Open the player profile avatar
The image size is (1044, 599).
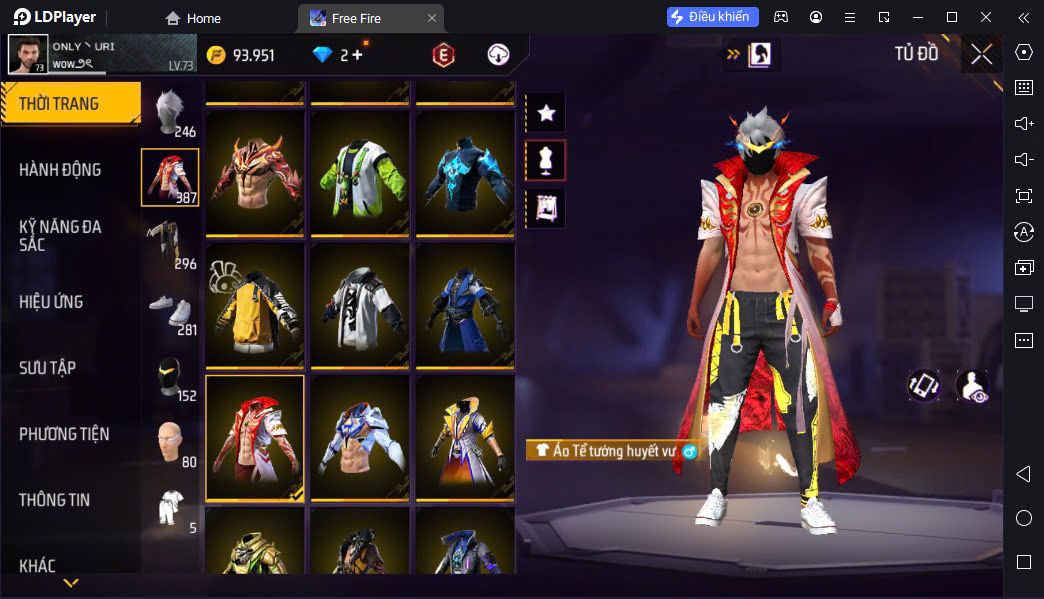click(27, 54)
